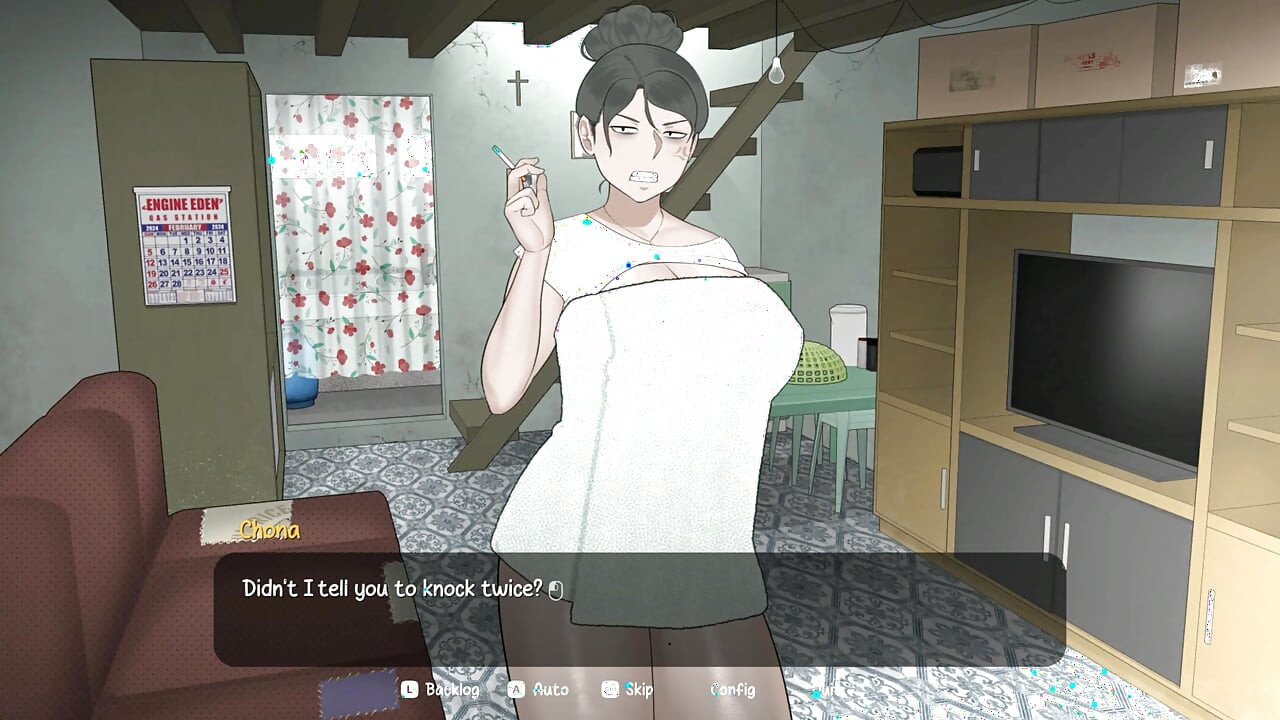Open the Backlog history

[x=455, y=690]
